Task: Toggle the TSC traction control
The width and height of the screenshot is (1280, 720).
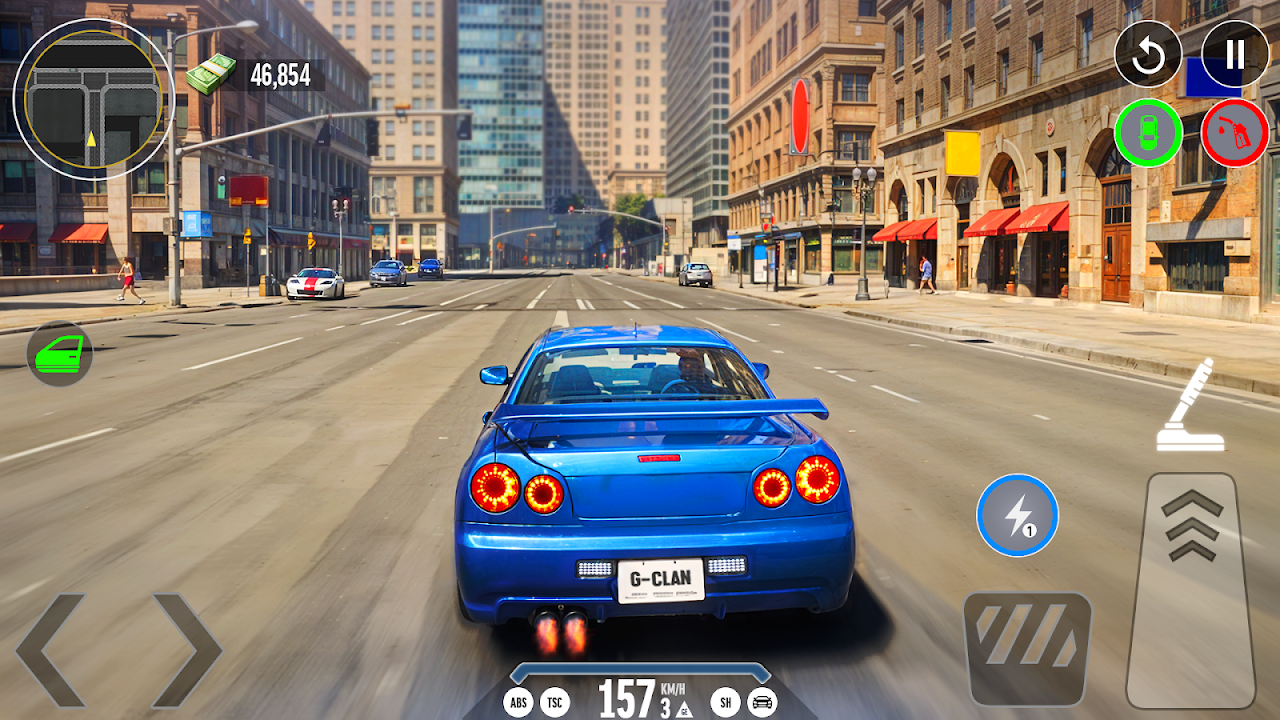Action: (555, 702)
